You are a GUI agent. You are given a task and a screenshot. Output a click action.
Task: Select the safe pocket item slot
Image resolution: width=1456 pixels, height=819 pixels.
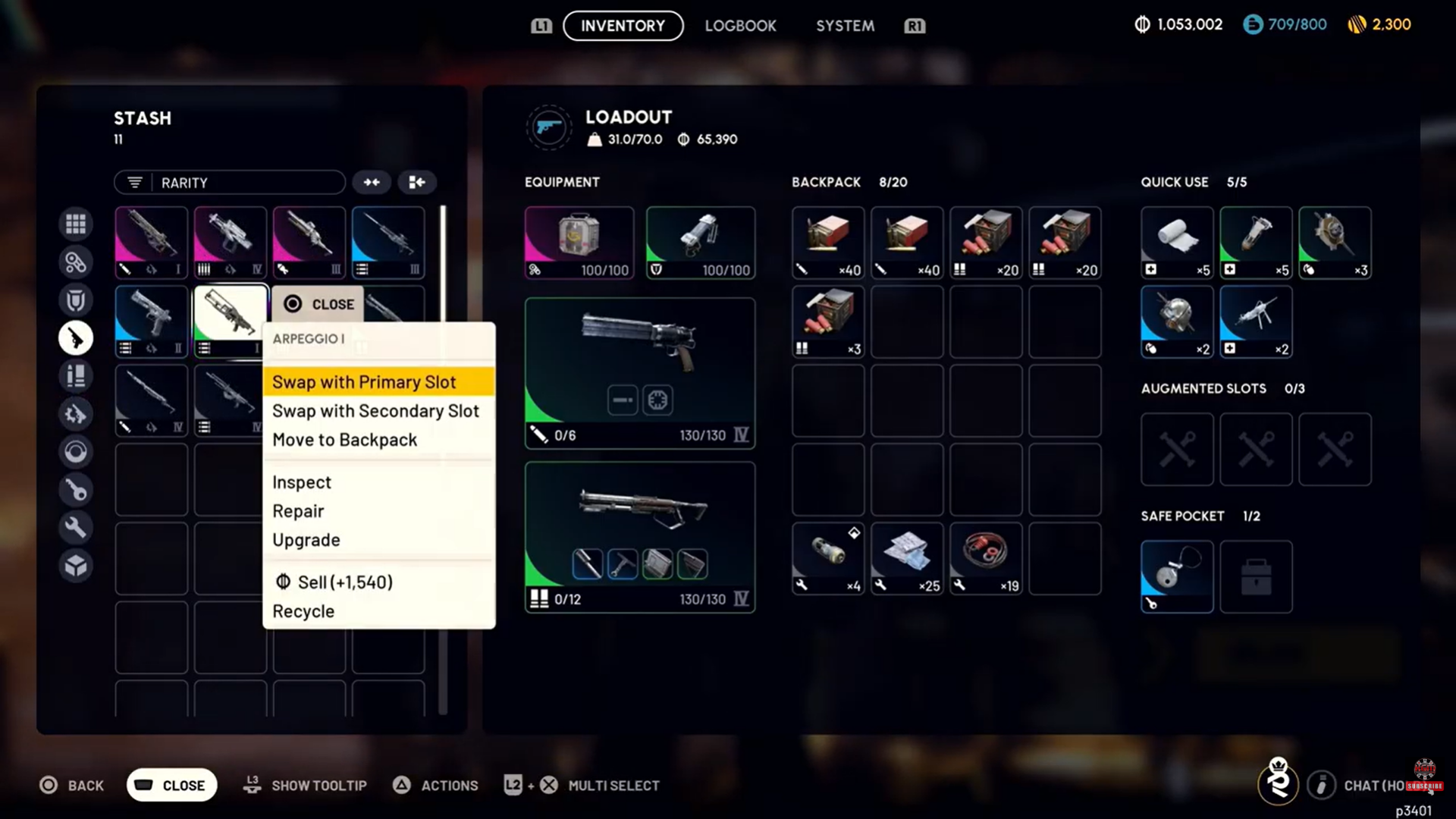click(x=1177, y=576)
